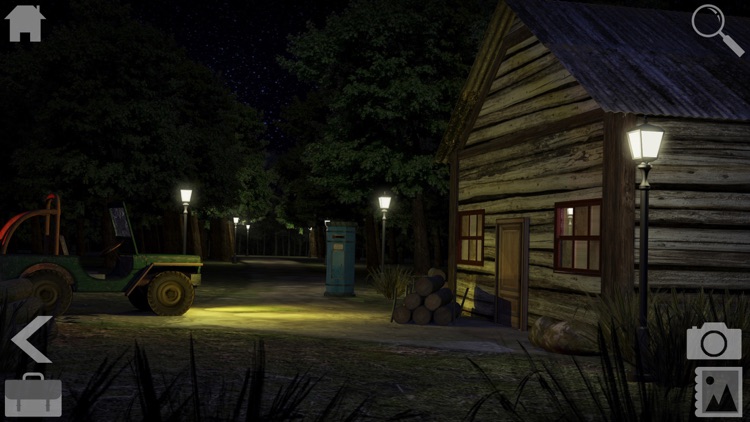The height and width of the screenshot is (422, 750).
Task: Open the briefcase inventory
Action: pos(33,395)
